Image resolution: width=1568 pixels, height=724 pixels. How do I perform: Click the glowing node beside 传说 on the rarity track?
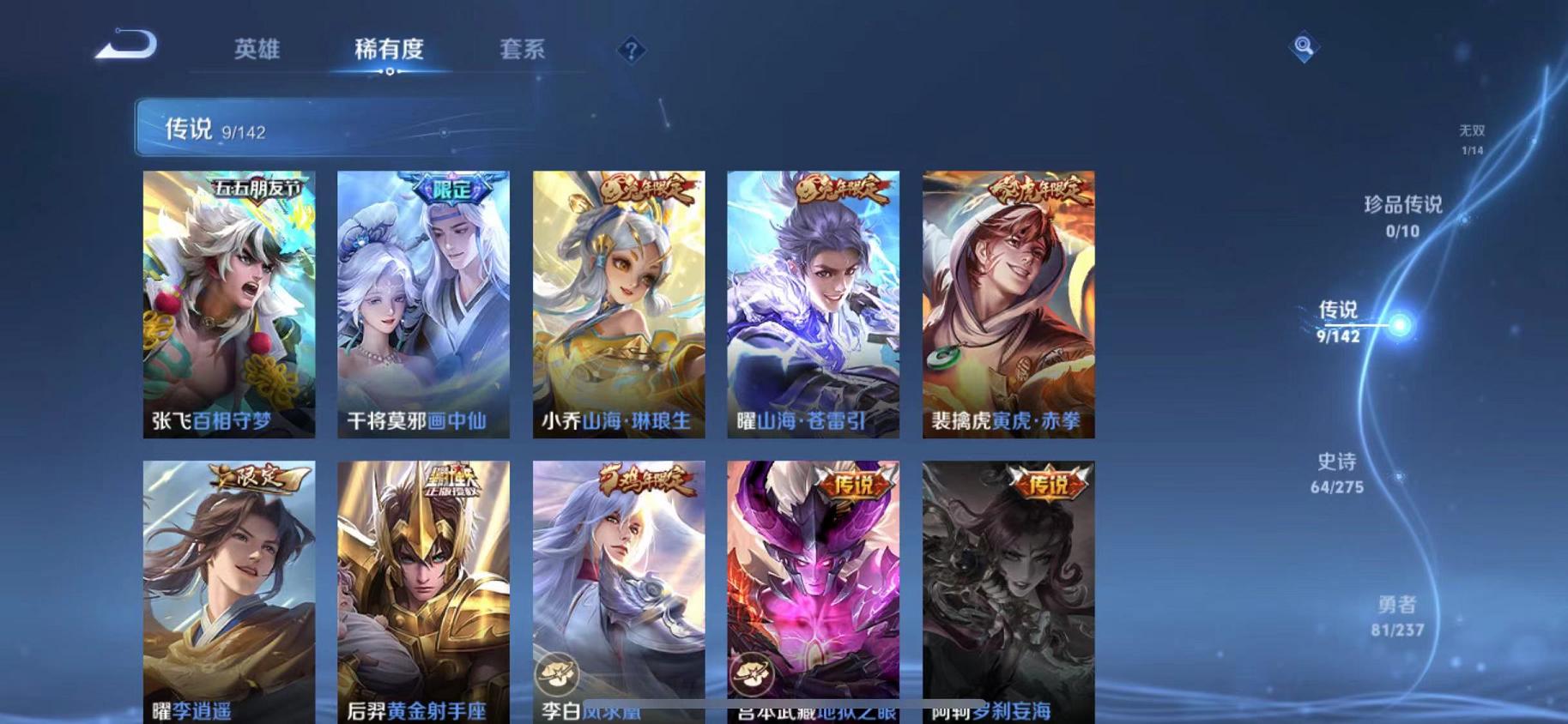(x=1399, y=324)
